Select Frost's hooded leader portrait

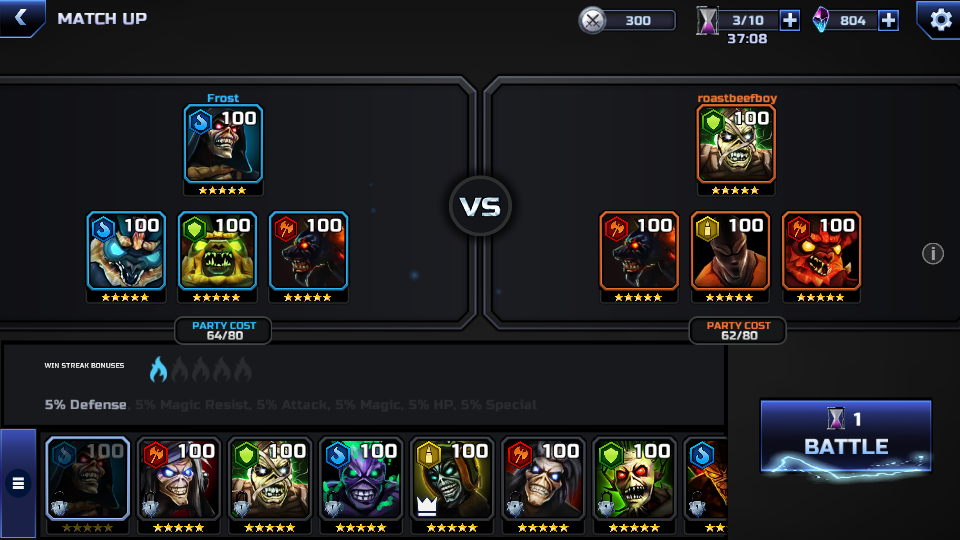click(x=223, y=144)
